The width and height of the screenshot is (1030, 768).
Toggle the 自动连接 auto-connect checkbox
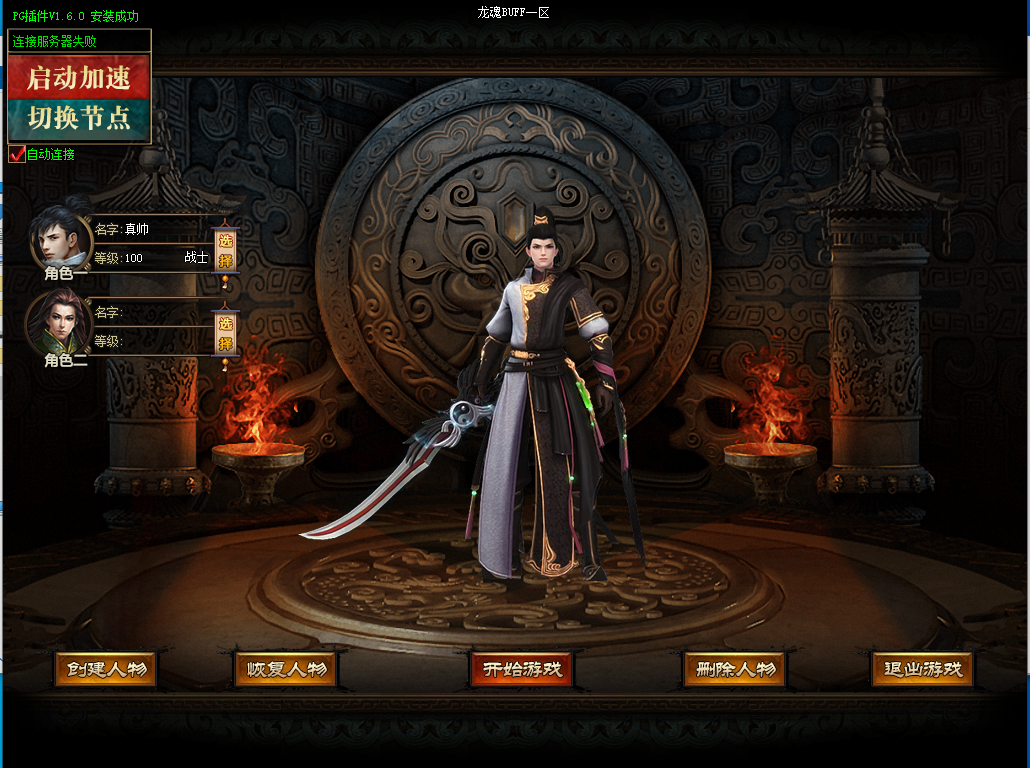click(x=17, y=155)
